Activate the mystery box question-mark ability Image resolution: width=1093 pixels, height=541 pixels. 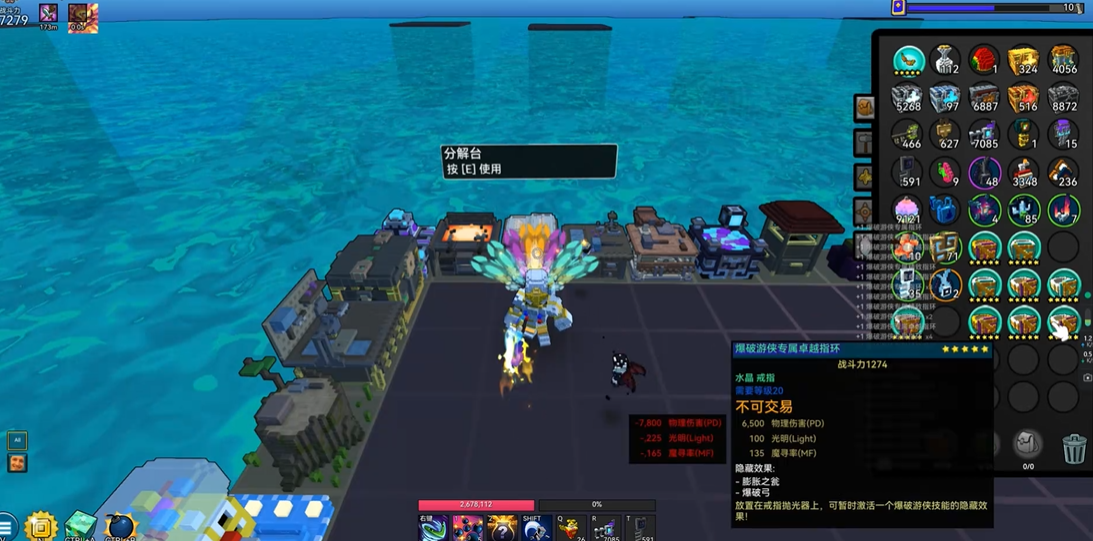pos(501,527)
